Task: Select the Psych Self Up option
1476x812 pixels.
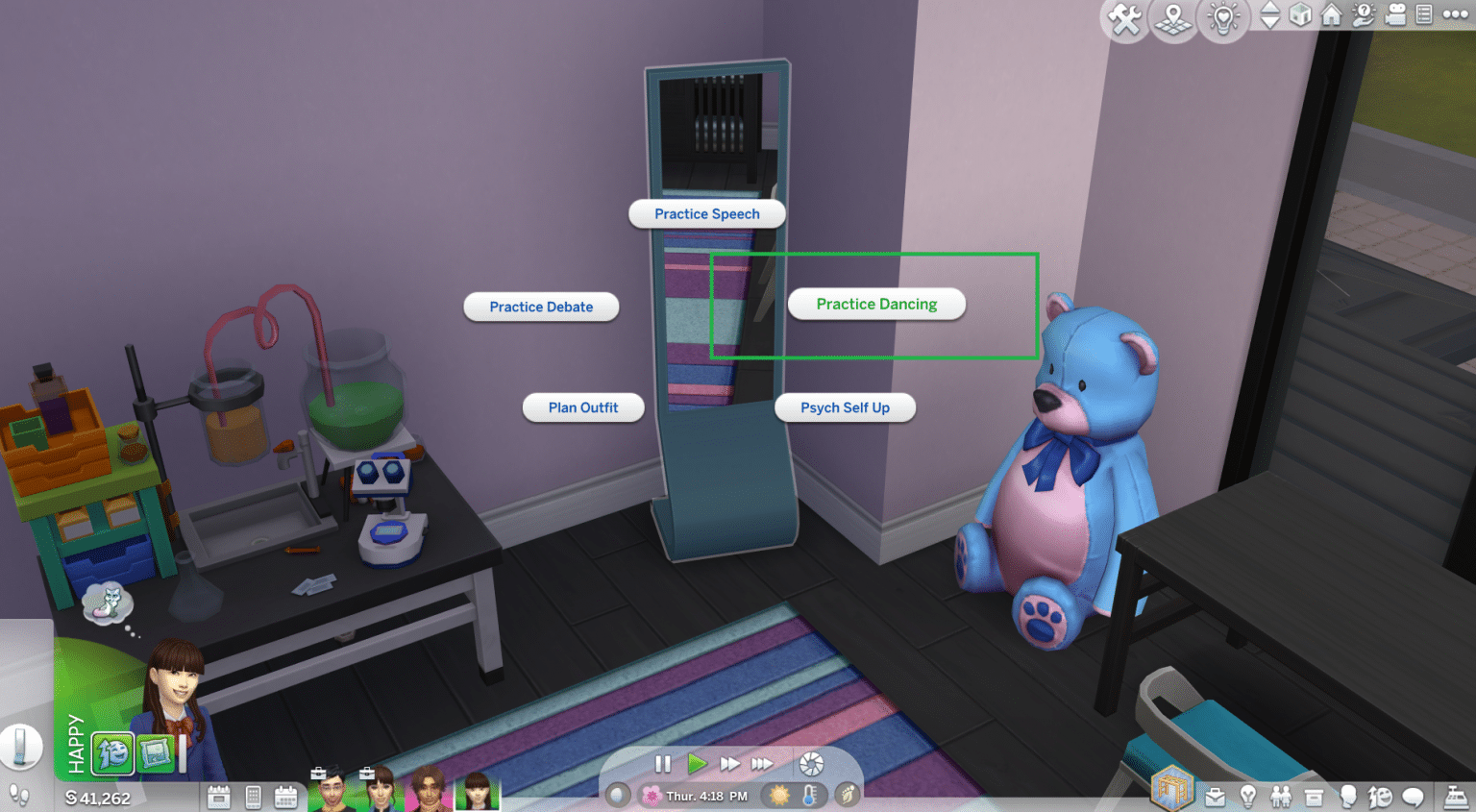Action: tap(845, 407)
